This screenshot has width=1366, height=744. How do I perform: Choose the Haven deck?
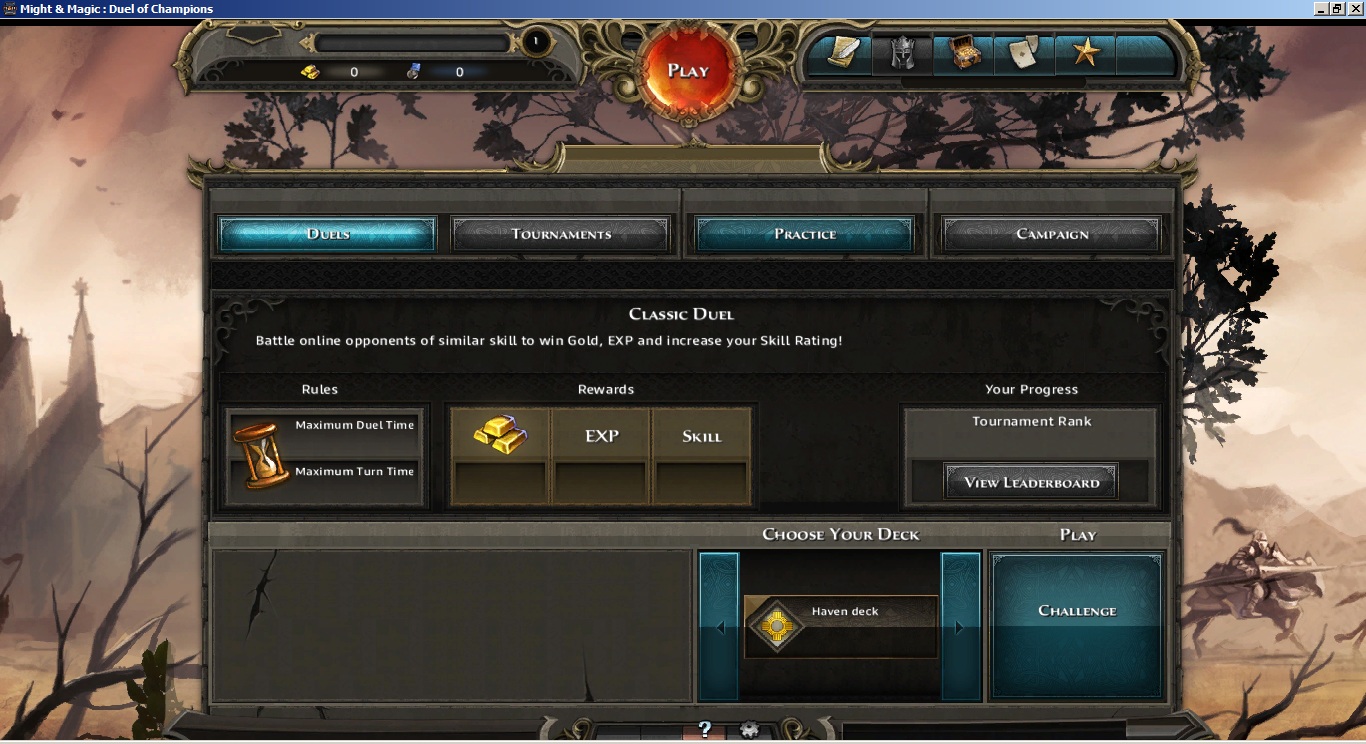coord(840,627)
